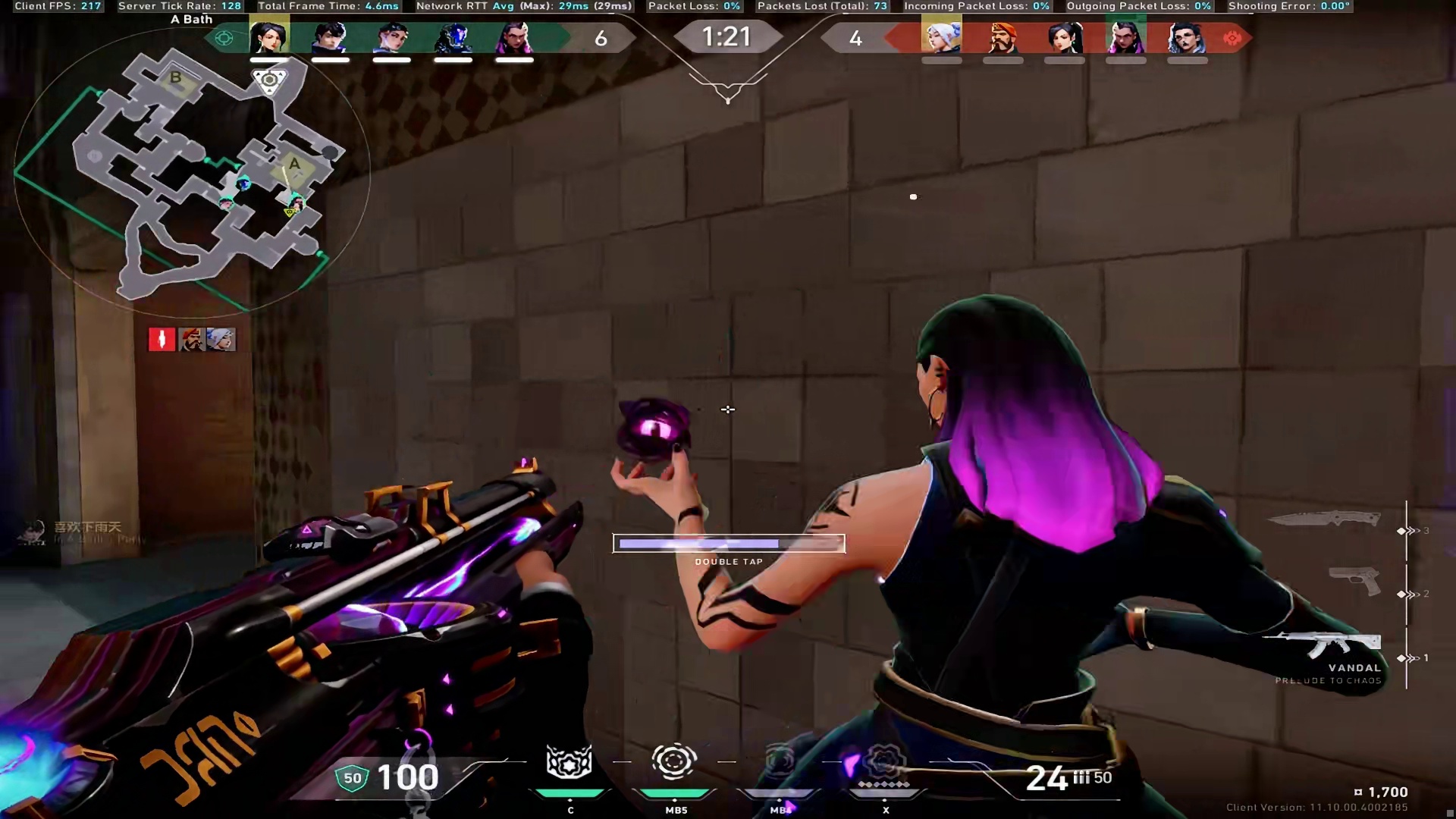Select the bearded agent icon below minimap

click(191, 339)
